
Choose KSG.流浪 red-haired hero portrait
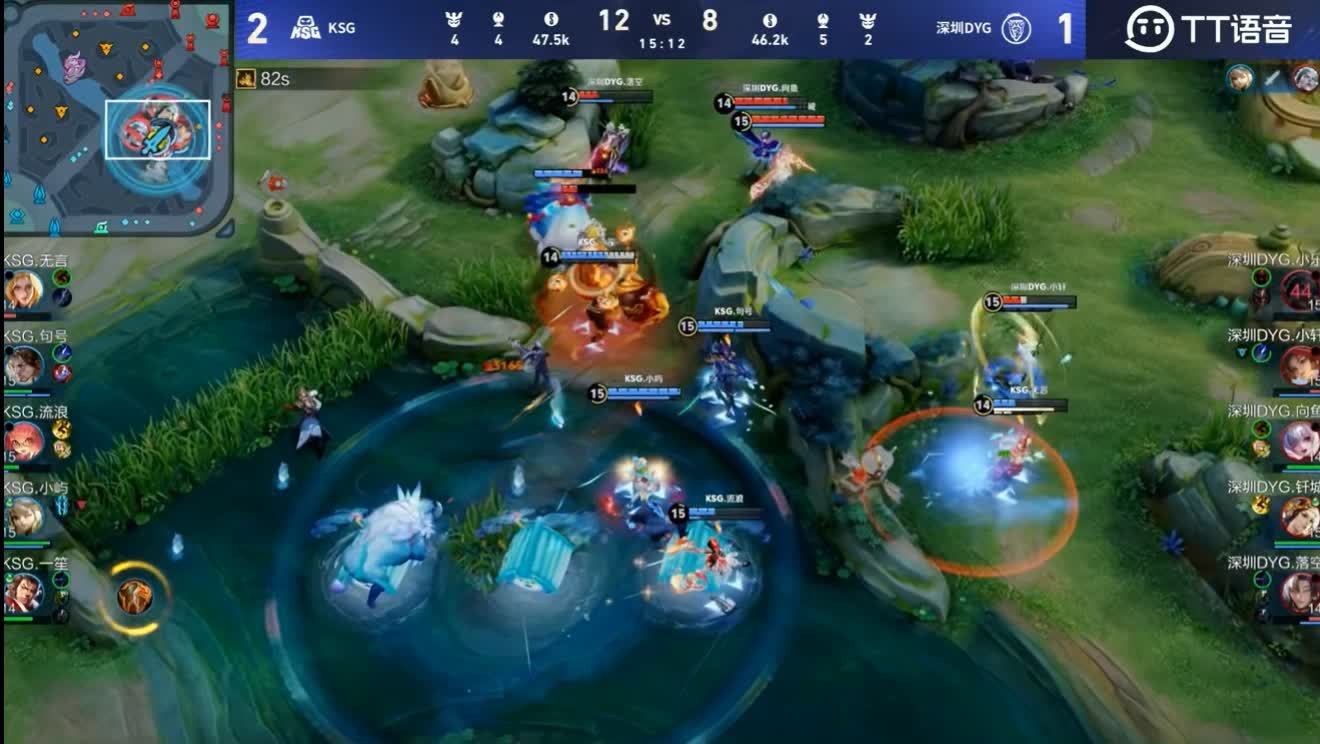23,441
